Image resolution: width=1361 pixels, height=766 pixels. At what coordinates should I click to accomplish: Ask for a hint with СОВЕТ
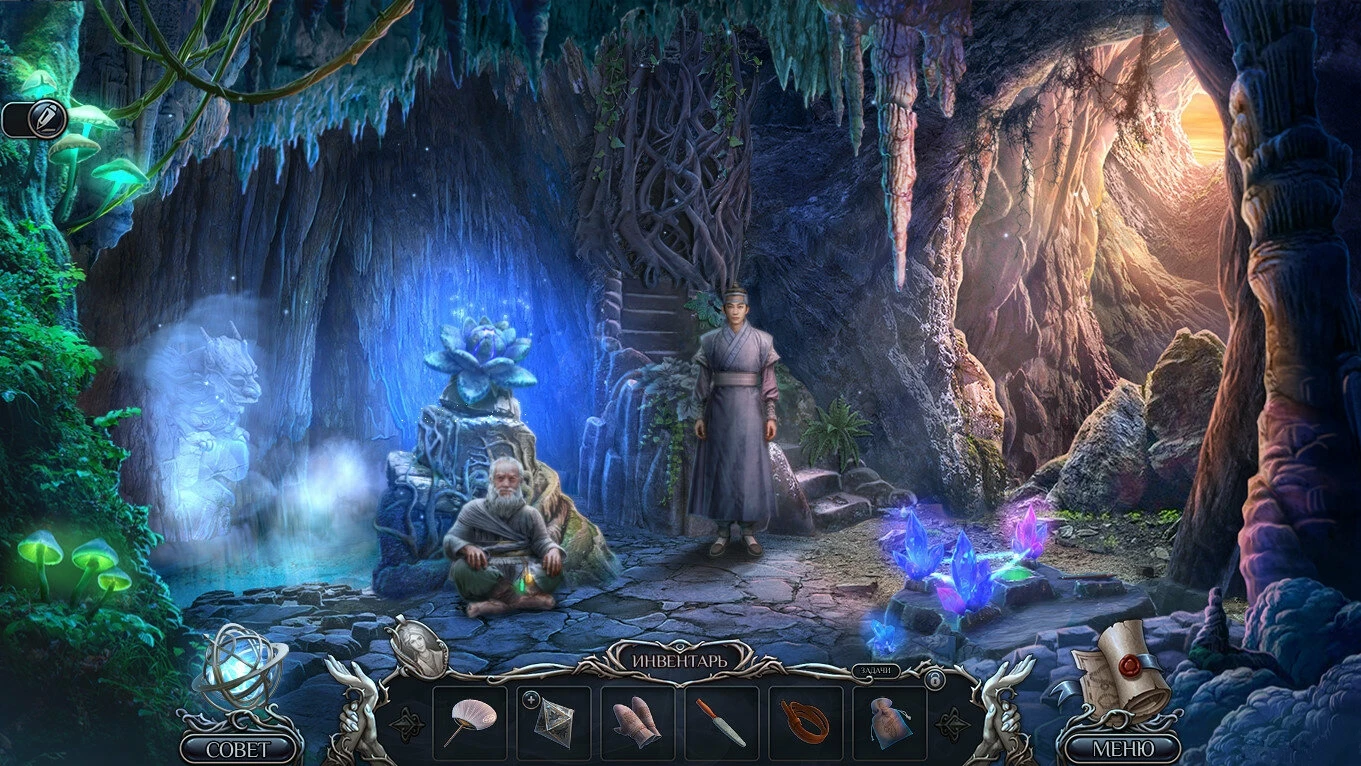[x=238, y=748]
